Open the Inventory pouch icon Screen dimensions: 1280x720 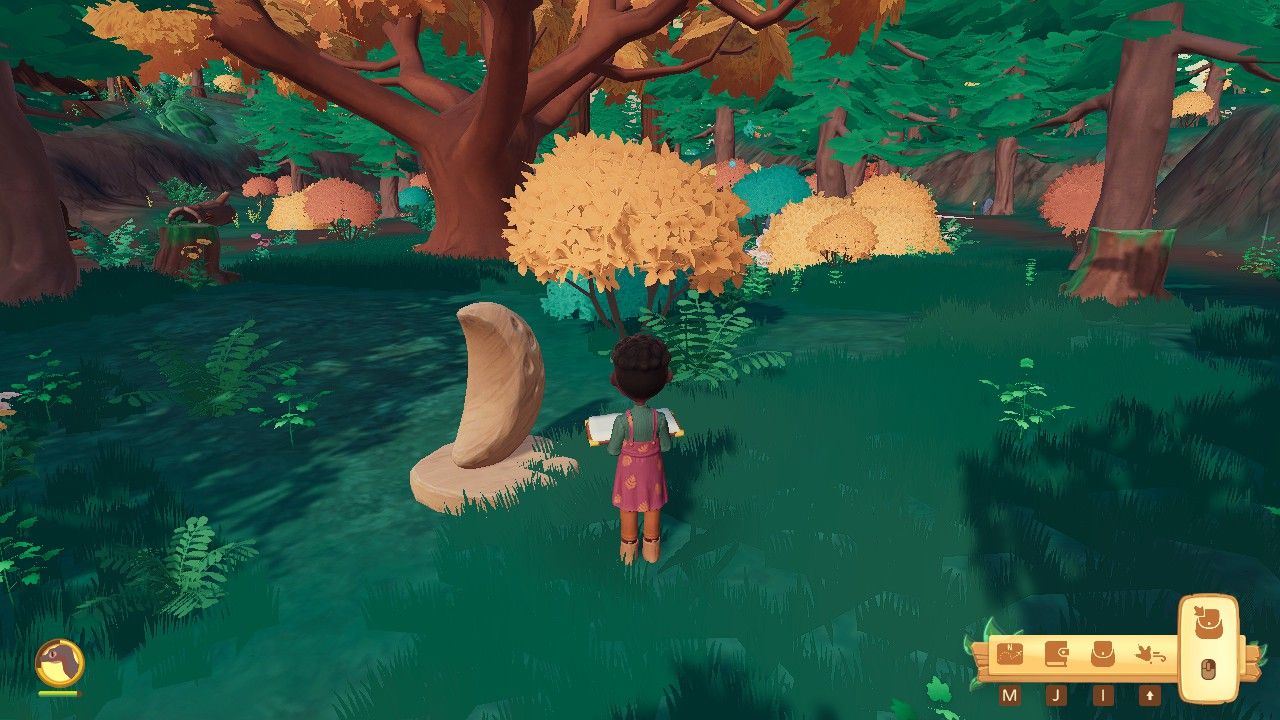pos(1103,653)
